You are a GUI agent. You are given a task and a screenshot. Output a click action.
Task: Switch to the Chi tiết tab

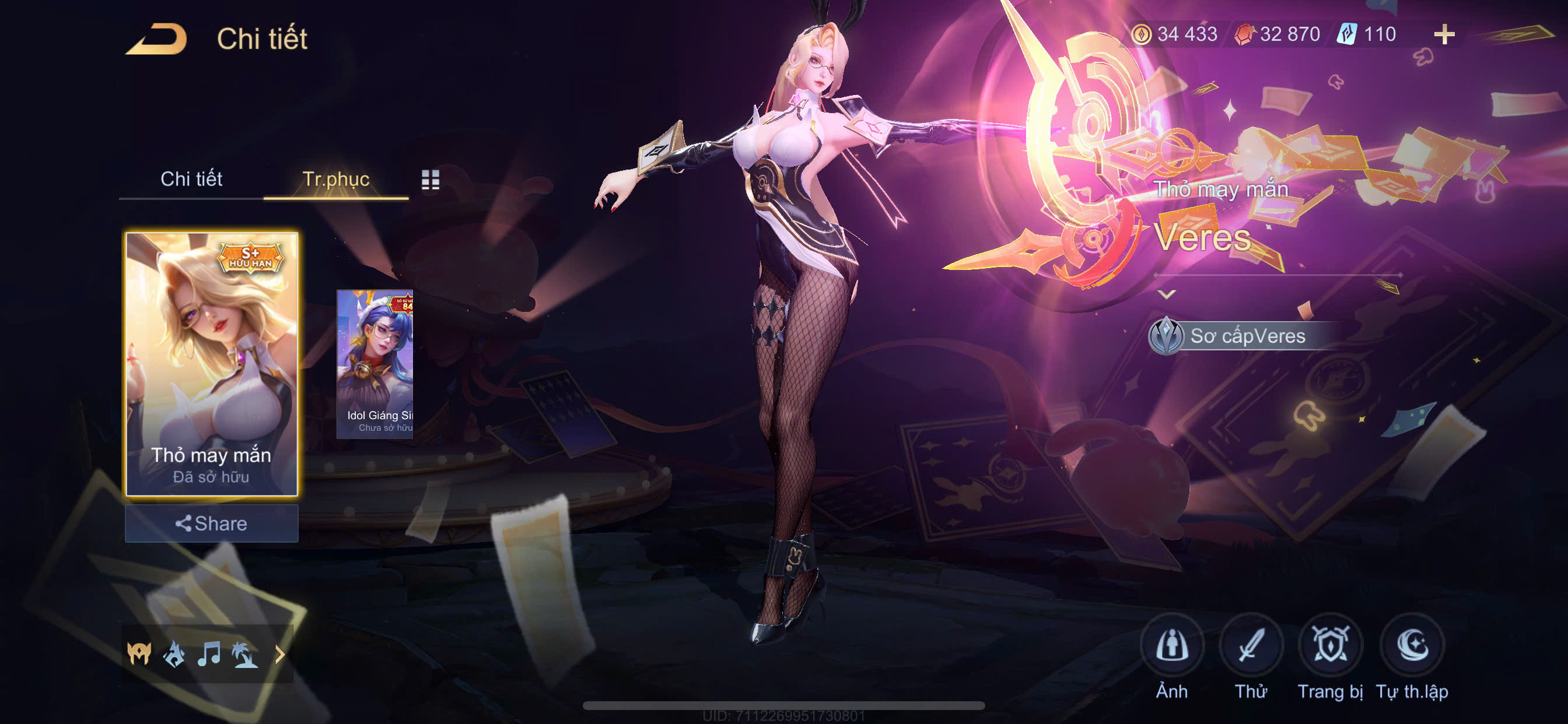click(191, 179)
